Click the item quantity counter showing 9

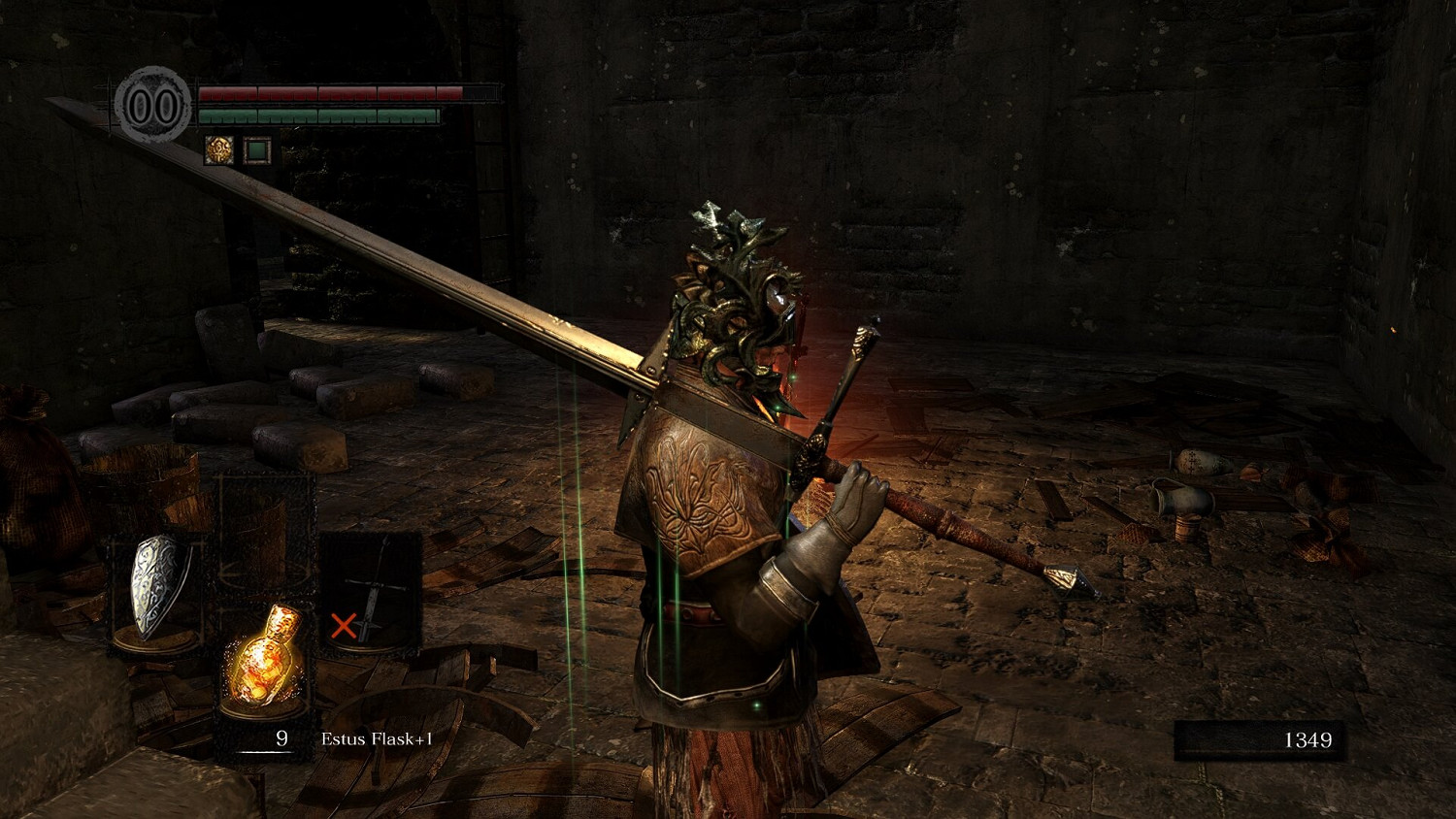point(281,738)
